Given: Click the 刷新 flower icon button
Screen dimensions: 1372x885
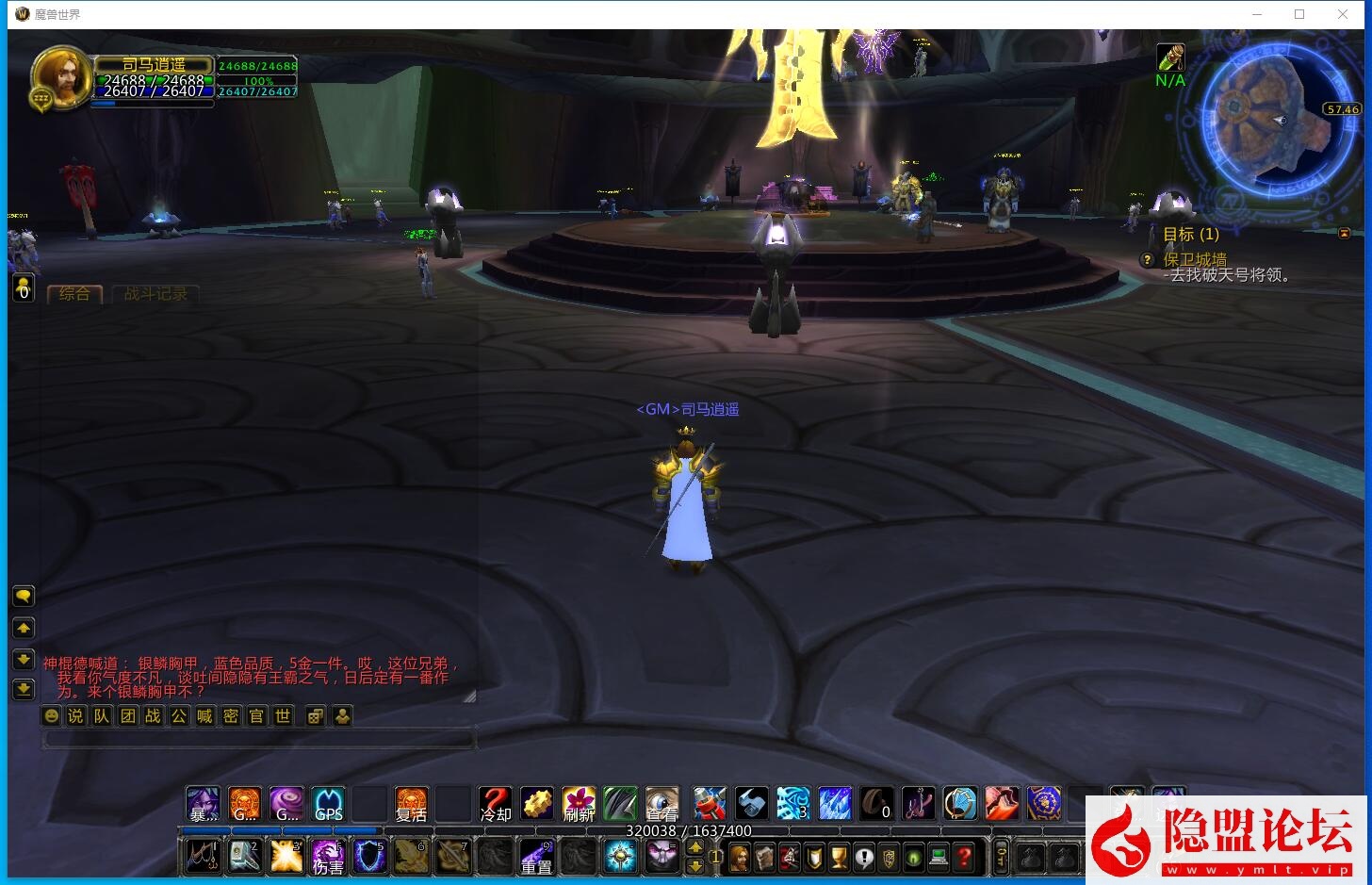Looking at the screenshot, I should pyautogui.click(x=579, y=804).
